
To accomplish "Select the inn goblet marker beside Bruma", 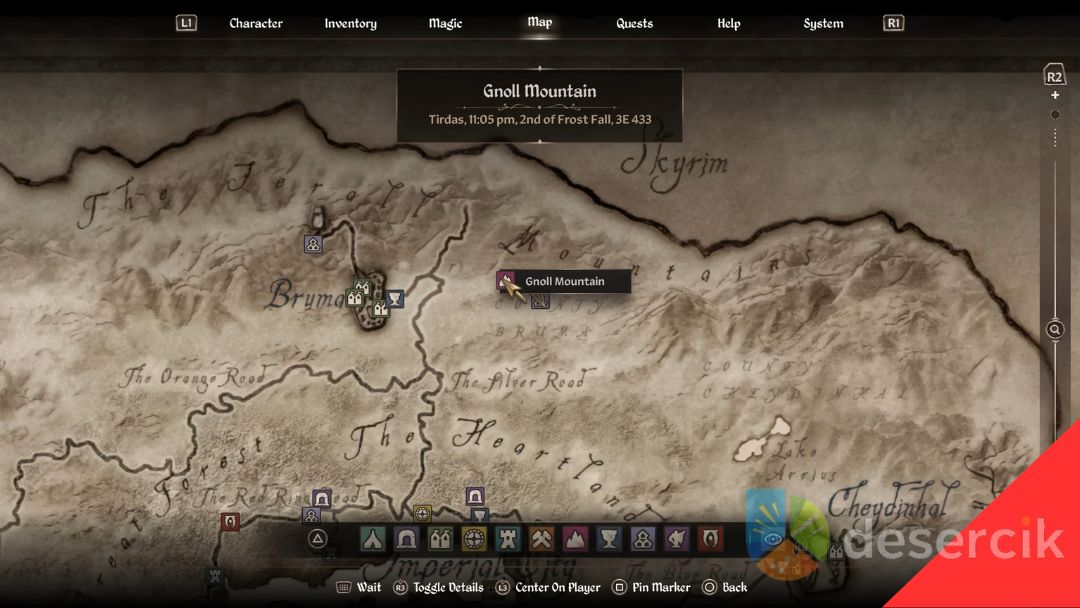I will [395, 298].
